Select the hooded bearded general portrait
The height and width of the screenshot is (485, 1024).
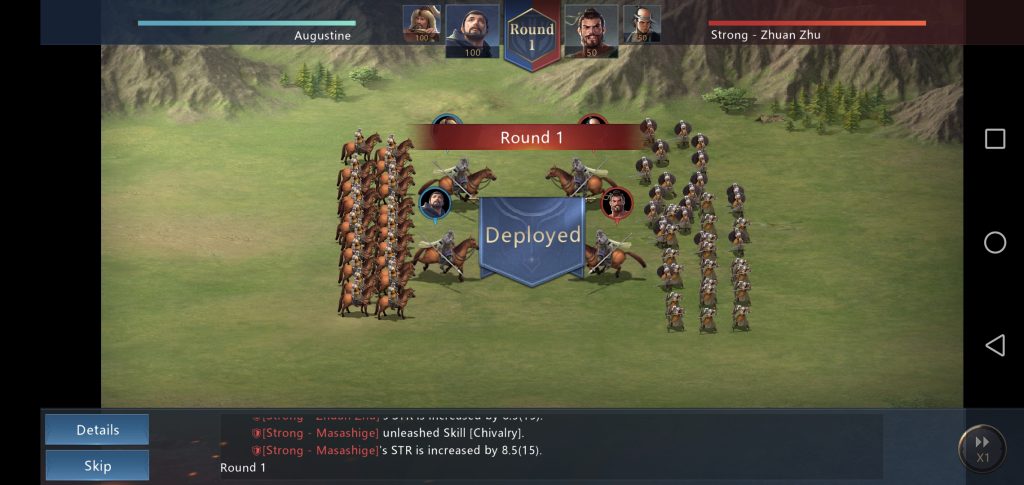(x=472, y=30)
